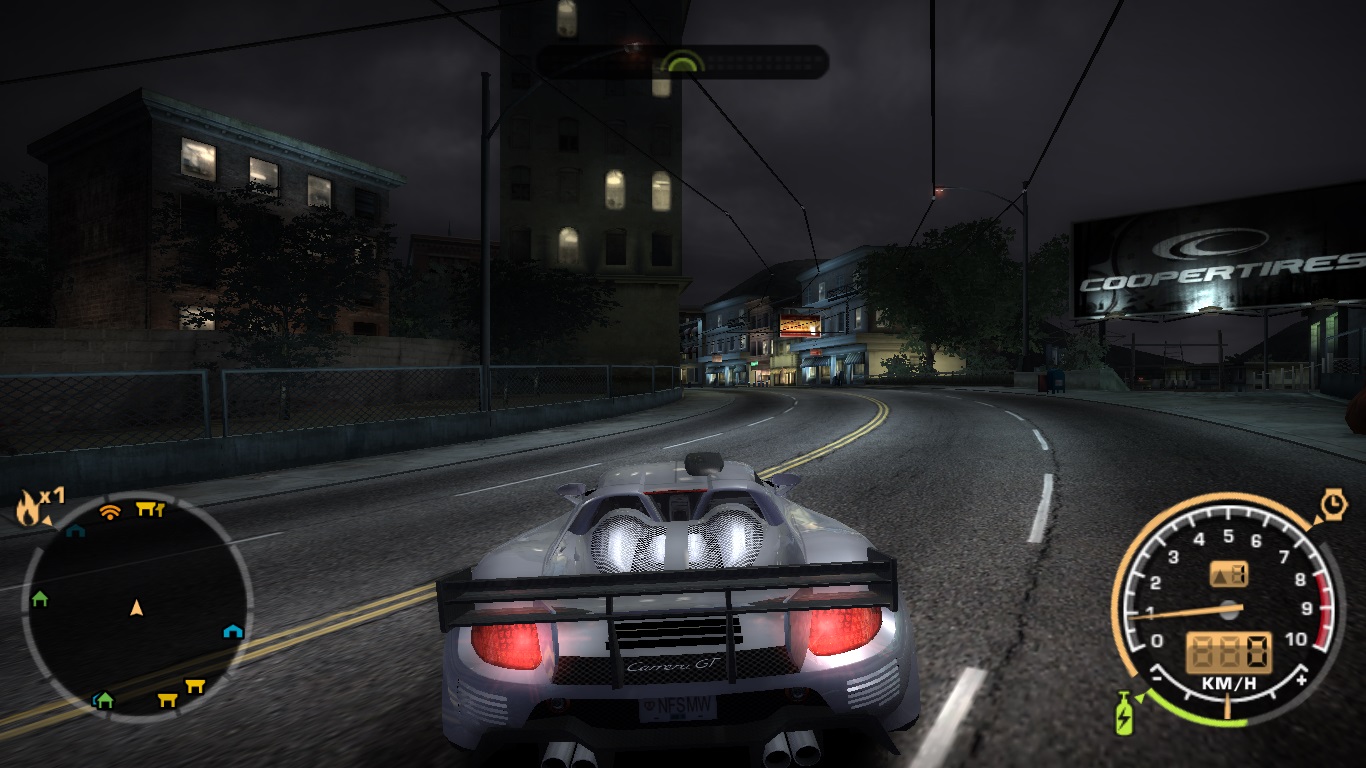Viewport: 1366px width, 768px height.
Task: Click the player arrow on the minimap
Action: 137,607
